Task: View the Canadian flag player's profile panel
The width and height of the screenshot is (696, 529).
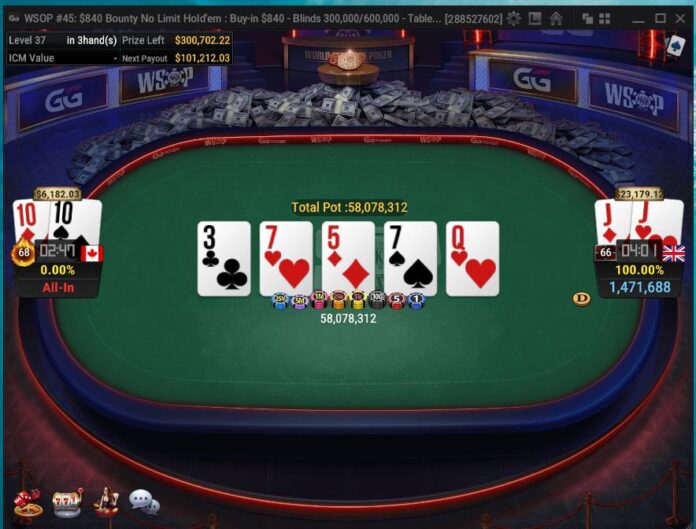Action: tap(58, 270)
